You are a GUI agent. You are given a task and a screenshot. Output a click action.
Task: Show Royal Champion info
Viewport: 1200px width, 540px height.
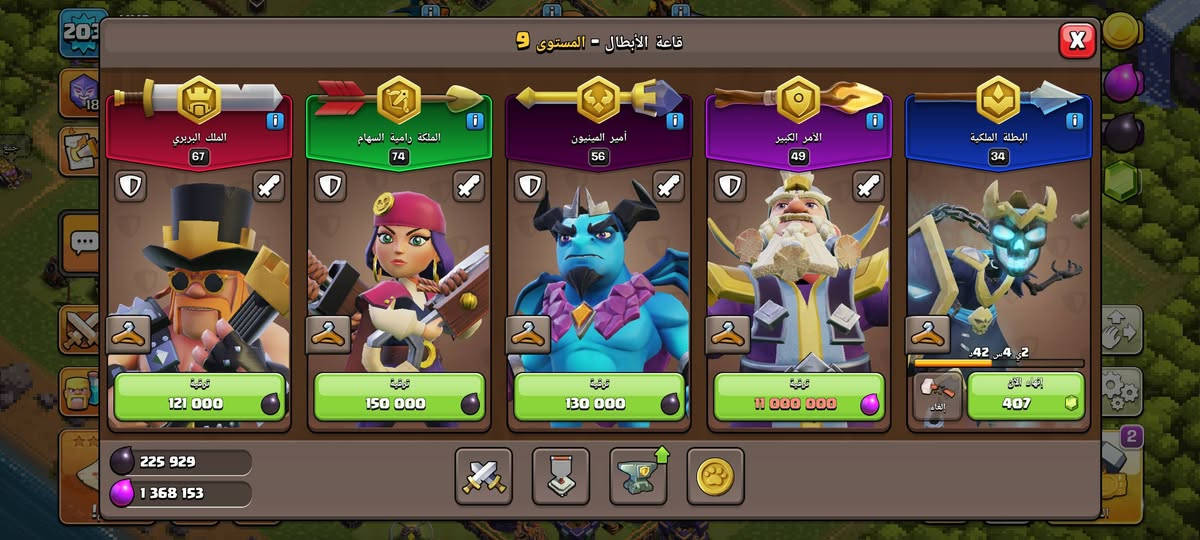pyautogui.click(x=1075, y=122)
